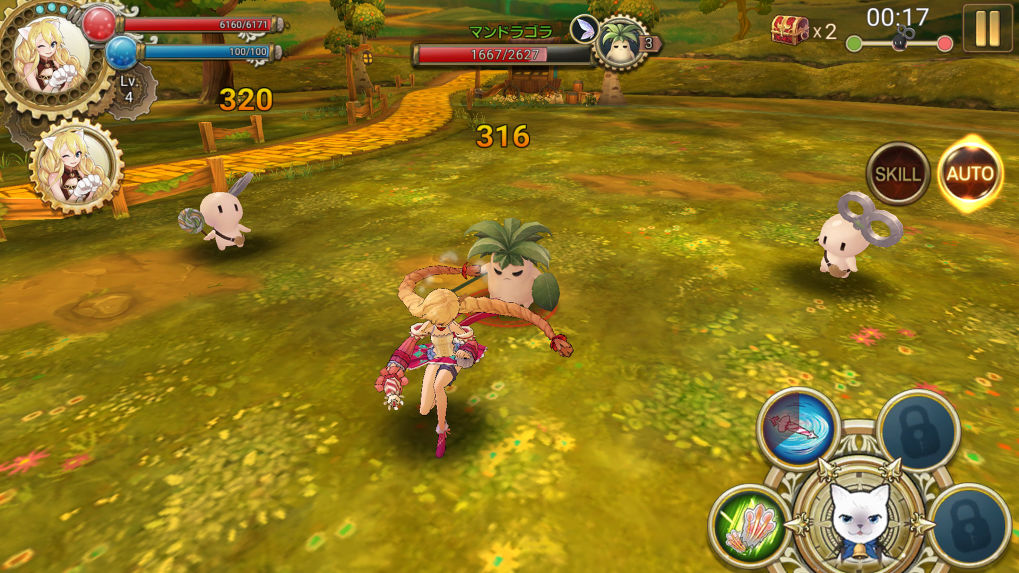Toggle the AUTO battle mode
The height and width of the screenshot is (573, 1019).
[970, 174]
